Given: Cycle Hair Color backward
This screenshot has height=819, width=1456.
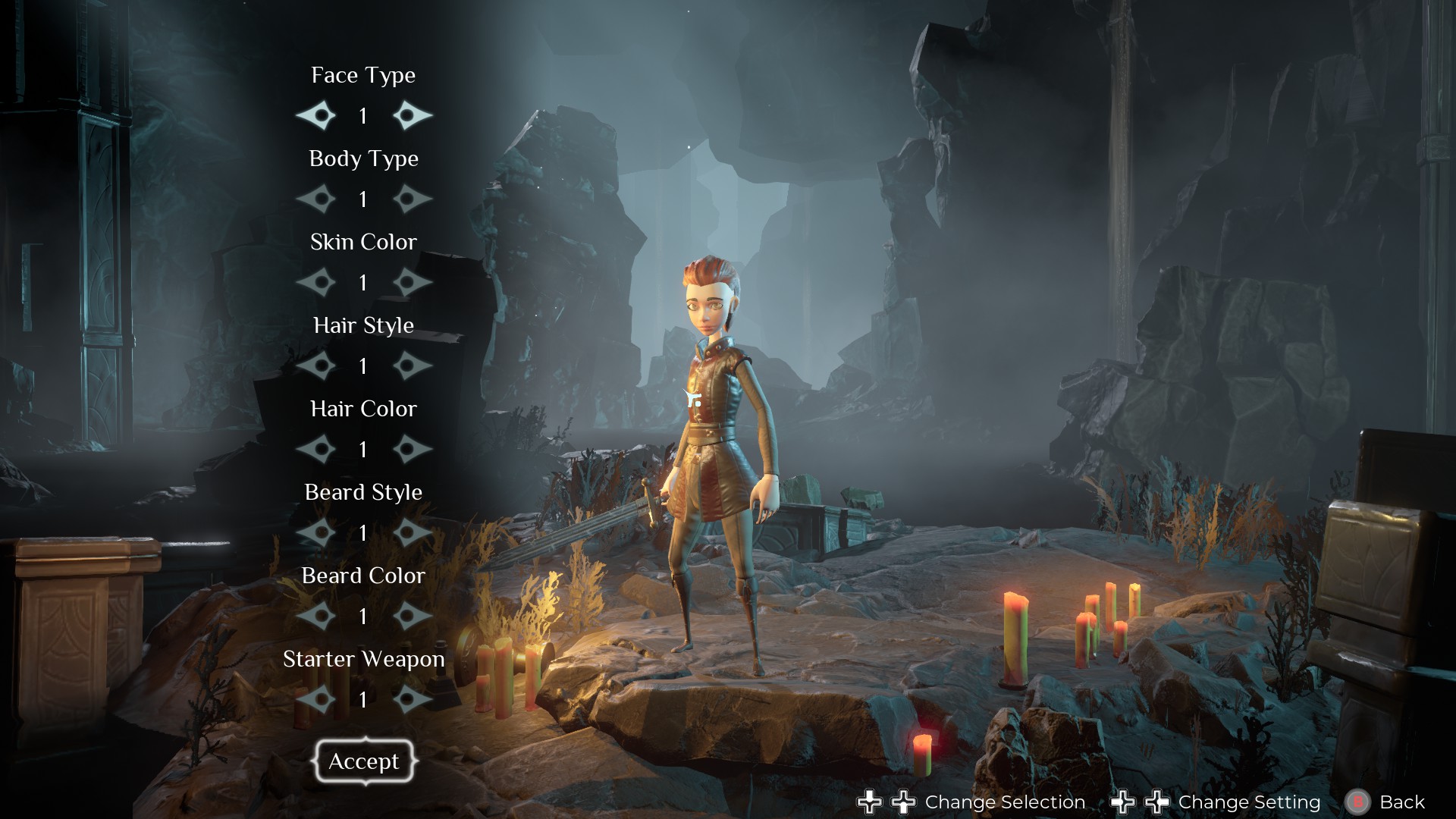Looking at the screenshot, I should click(316, 449).
